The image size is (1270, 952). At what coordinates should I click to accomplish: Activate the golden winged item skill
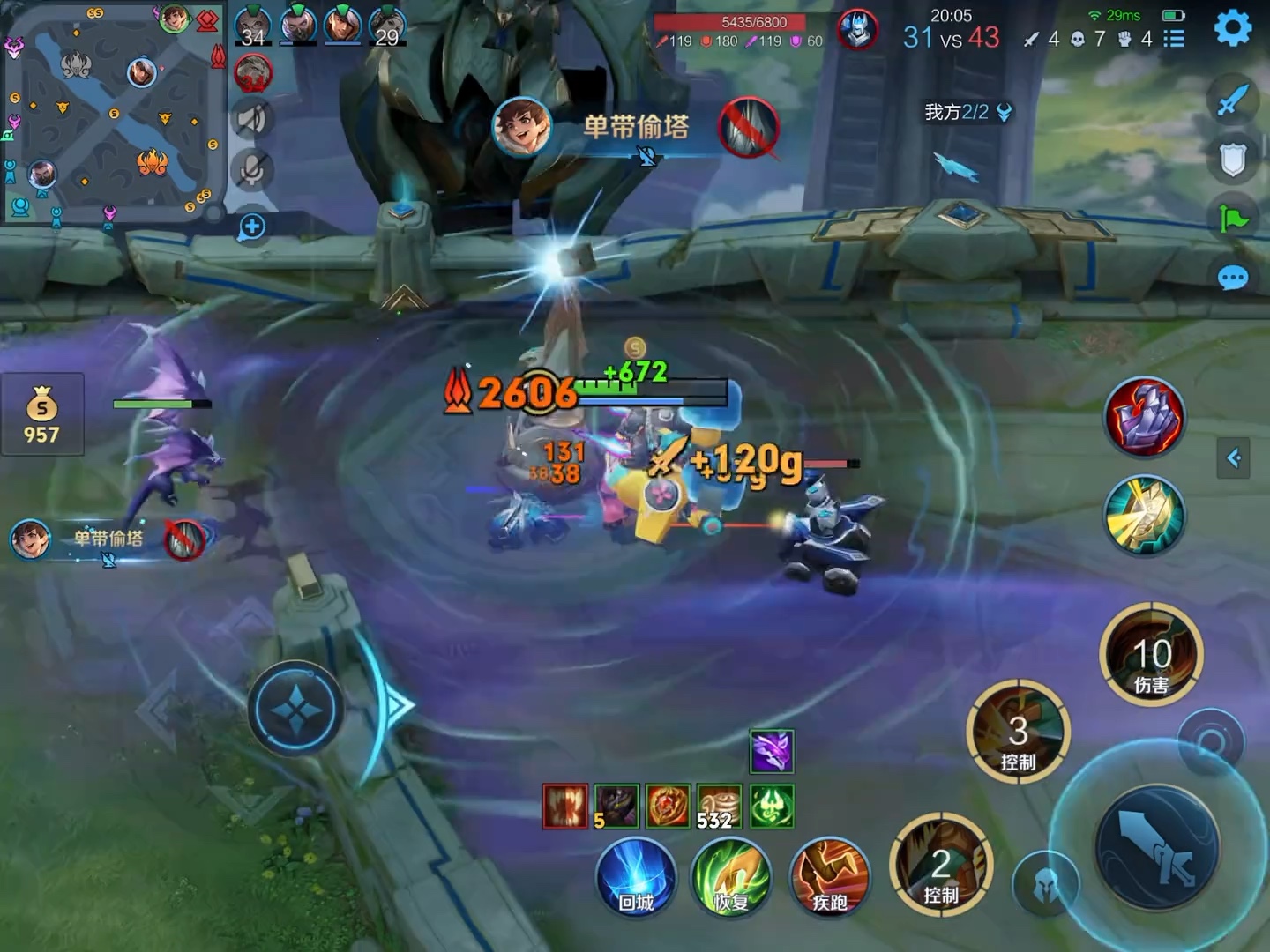pyautogui.click(x=1144, y=516)
